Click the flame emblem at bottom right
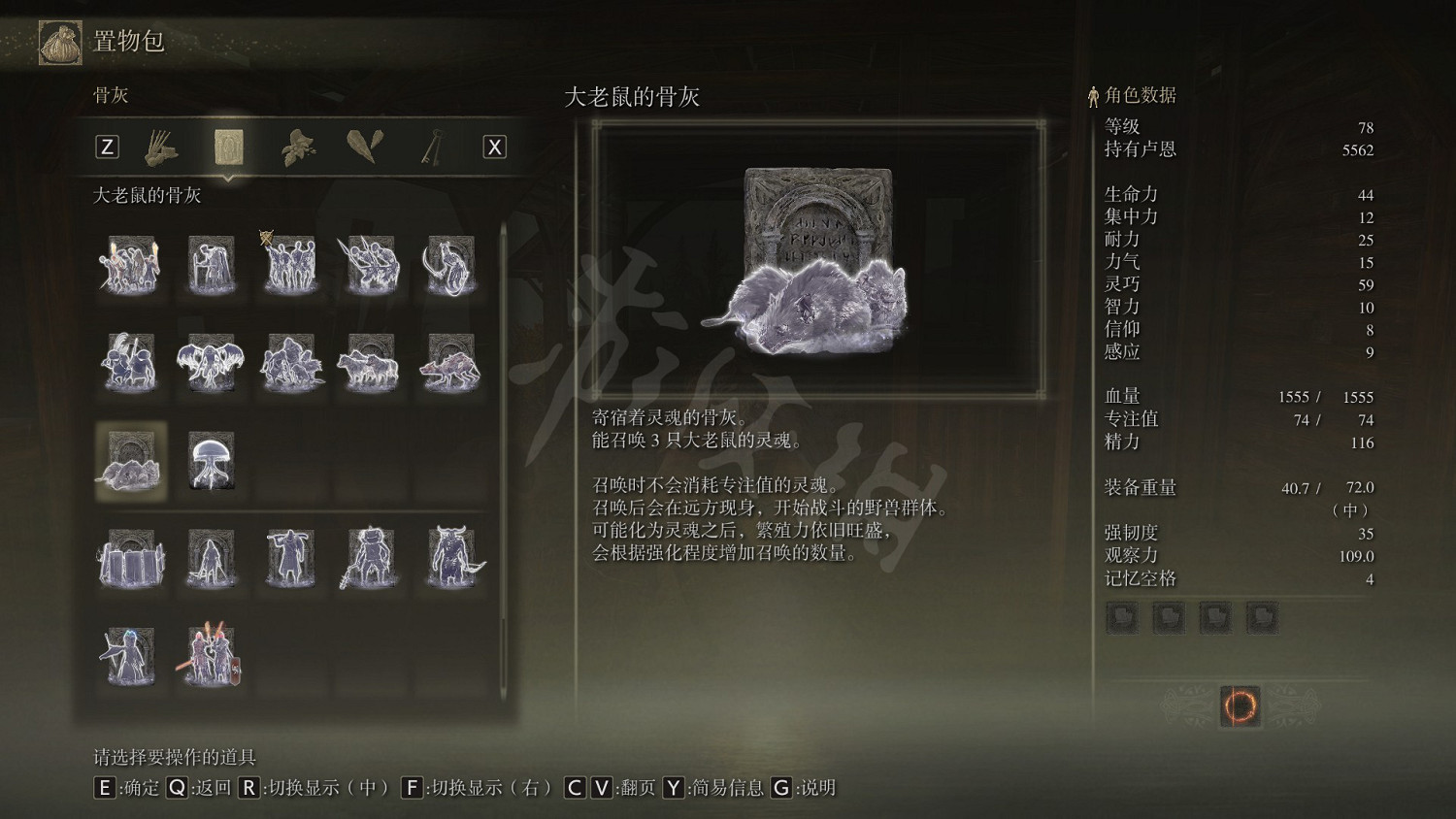Screen dimensions: 1456x819 point(1239,706)
